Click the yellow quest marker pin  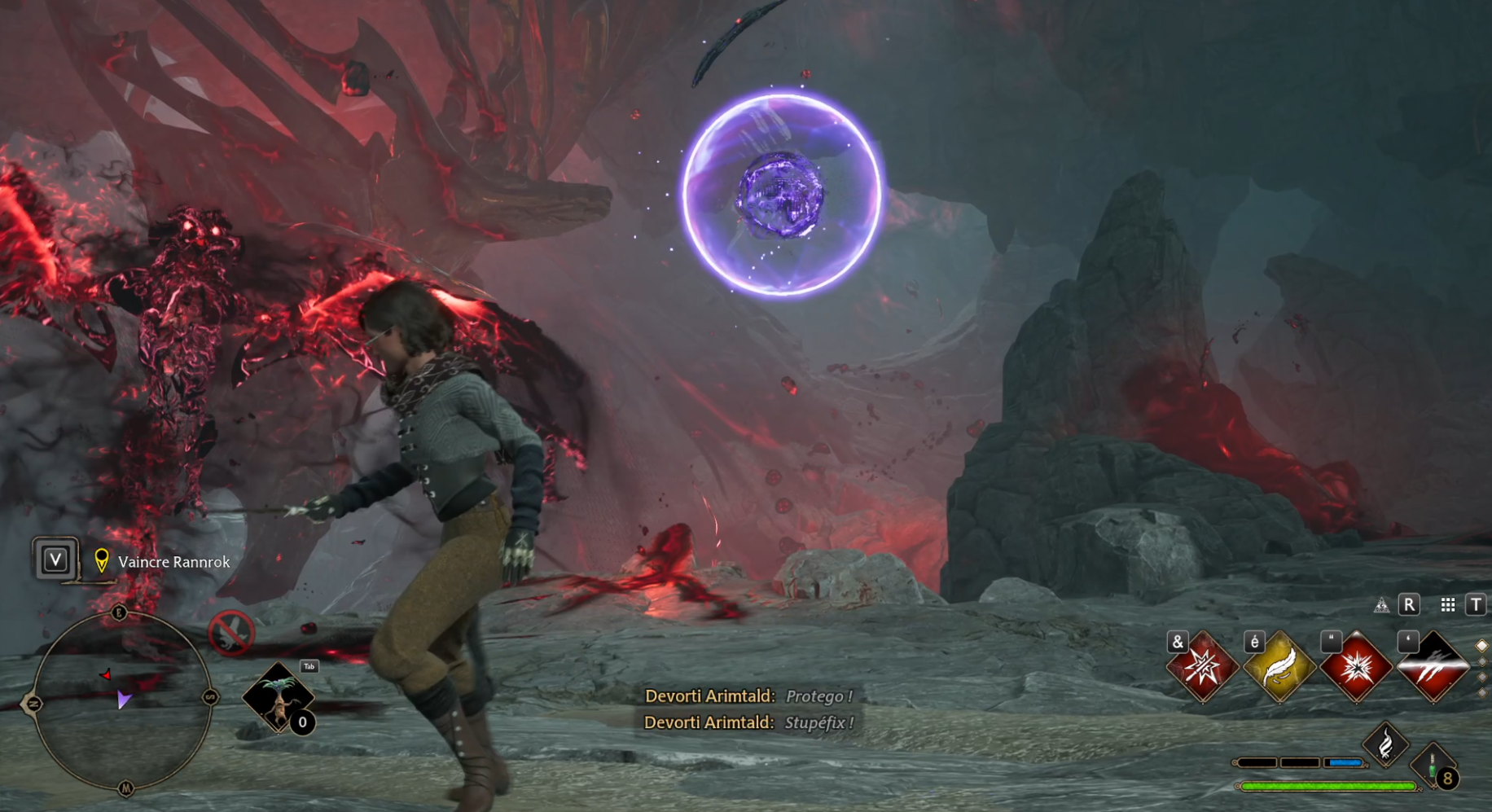(102, 560)
